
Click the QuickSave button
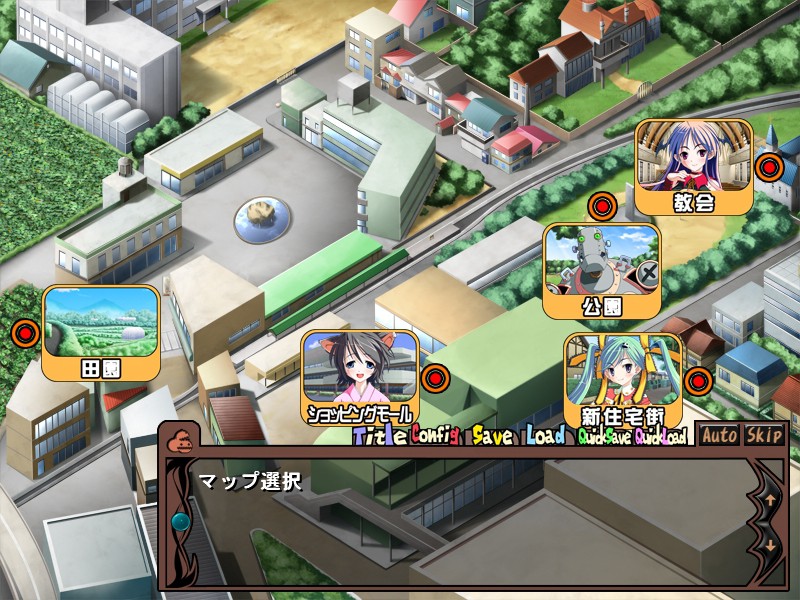[604, 437]
